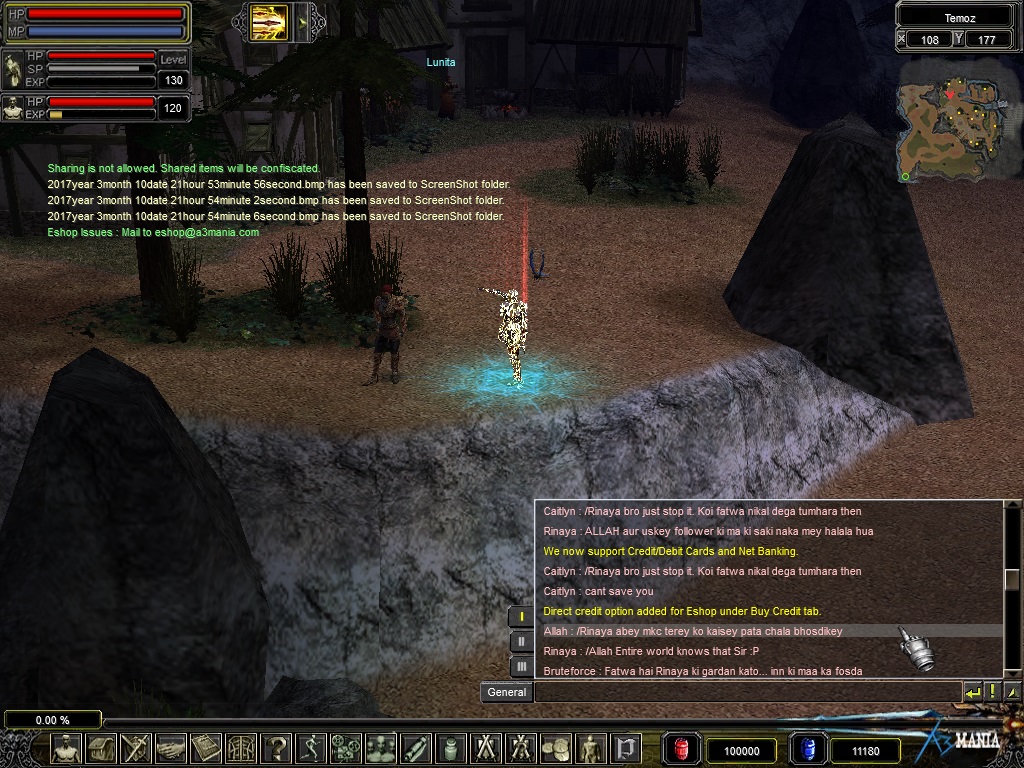
Task: Click the handshake icon on toolbar
Action: point(170,748)
